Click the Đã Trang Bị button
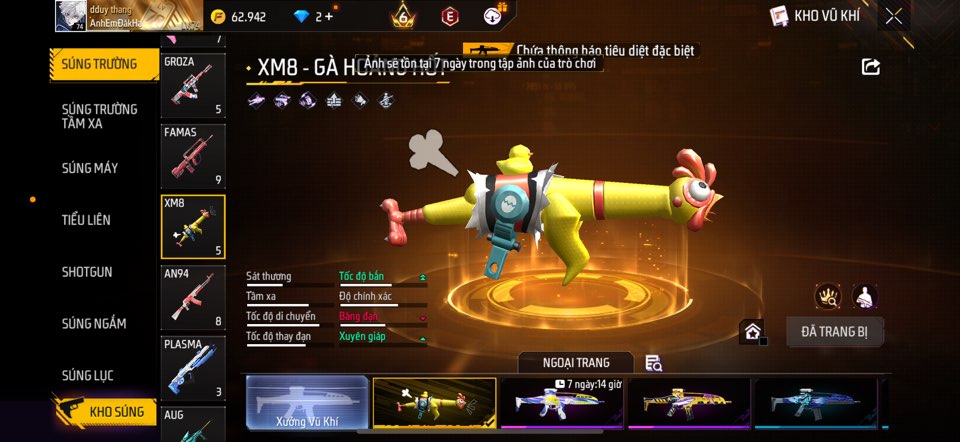The image size is (960, 442). (835, 332)
